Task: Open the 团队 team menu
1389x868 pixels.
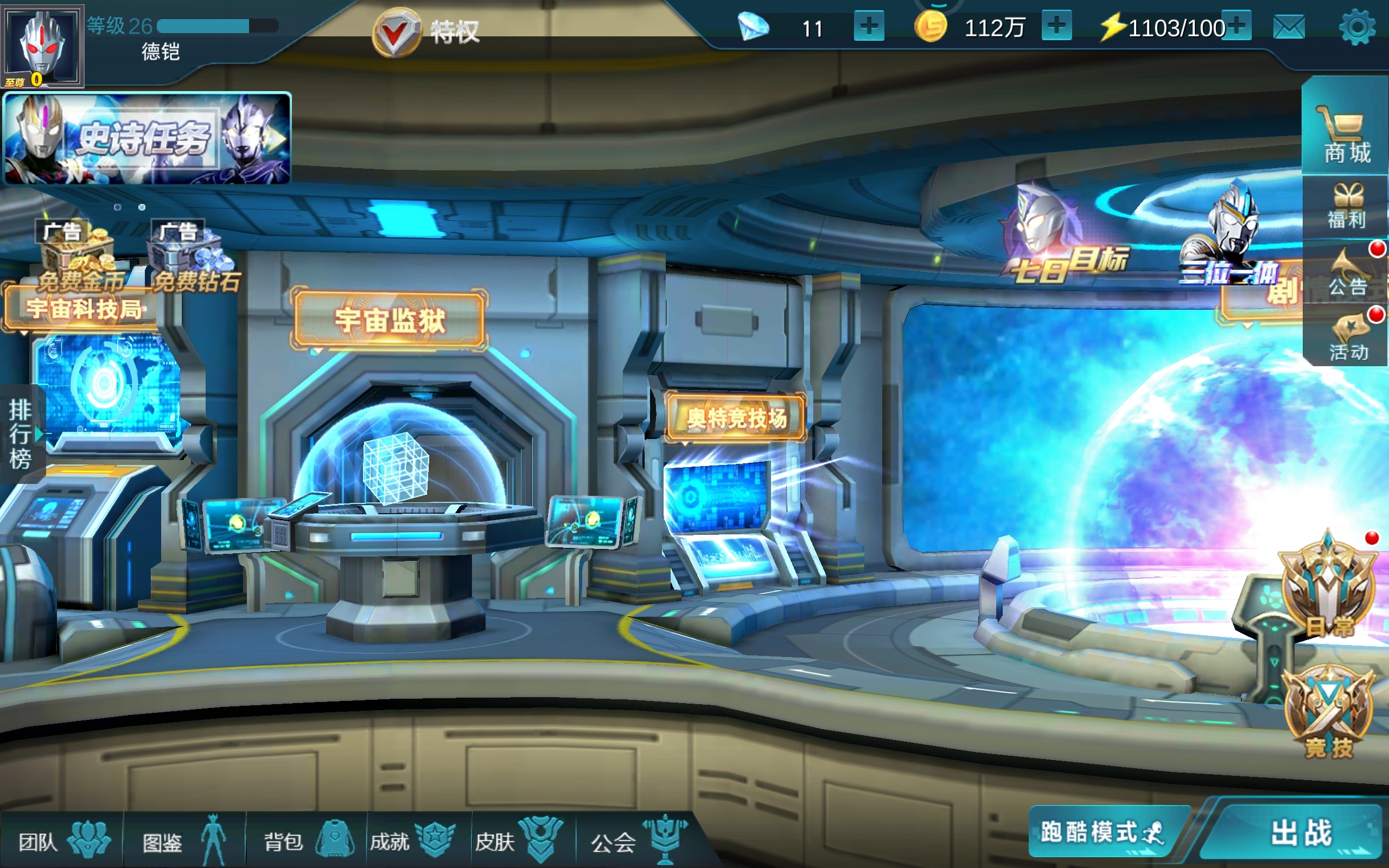Action: click(x=62, y=841)
